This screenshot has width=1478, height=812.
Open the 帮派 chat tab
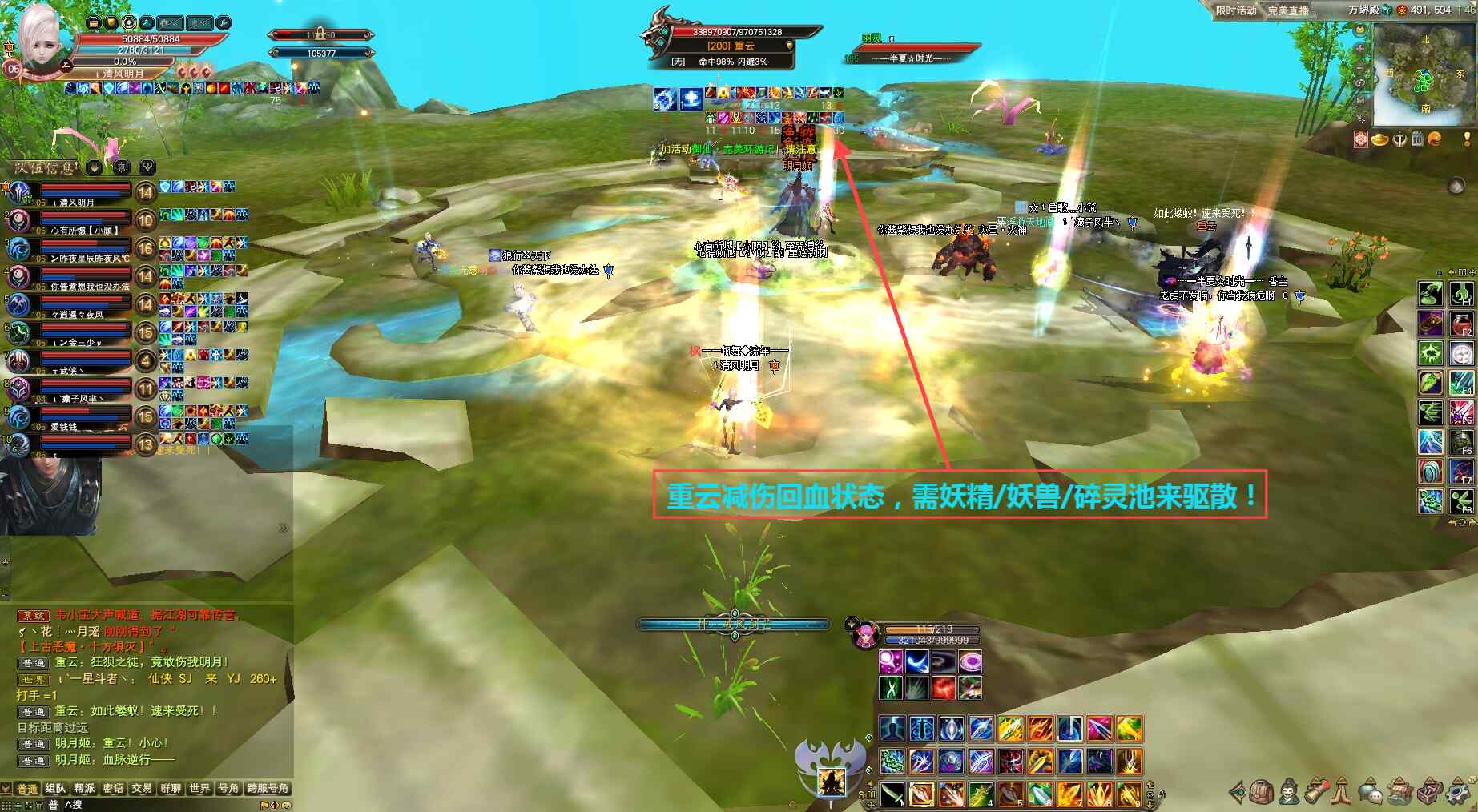85,789
